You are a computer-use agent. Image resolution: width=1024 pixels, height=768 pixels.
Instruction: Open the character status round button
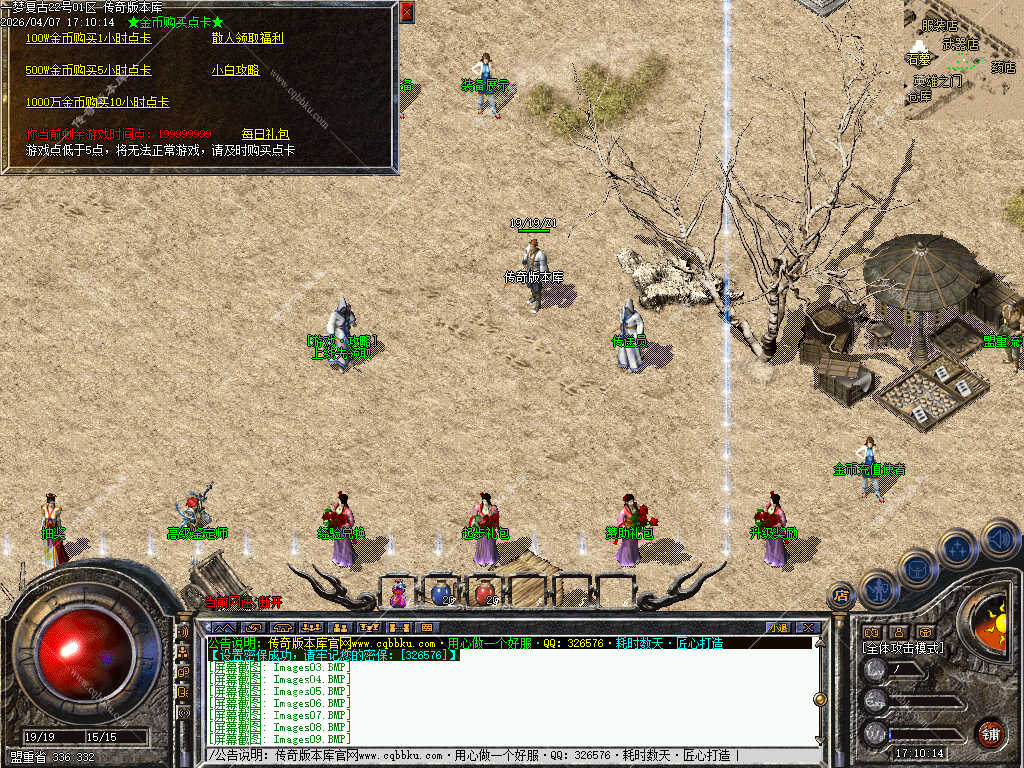click(x=879, y=588)
